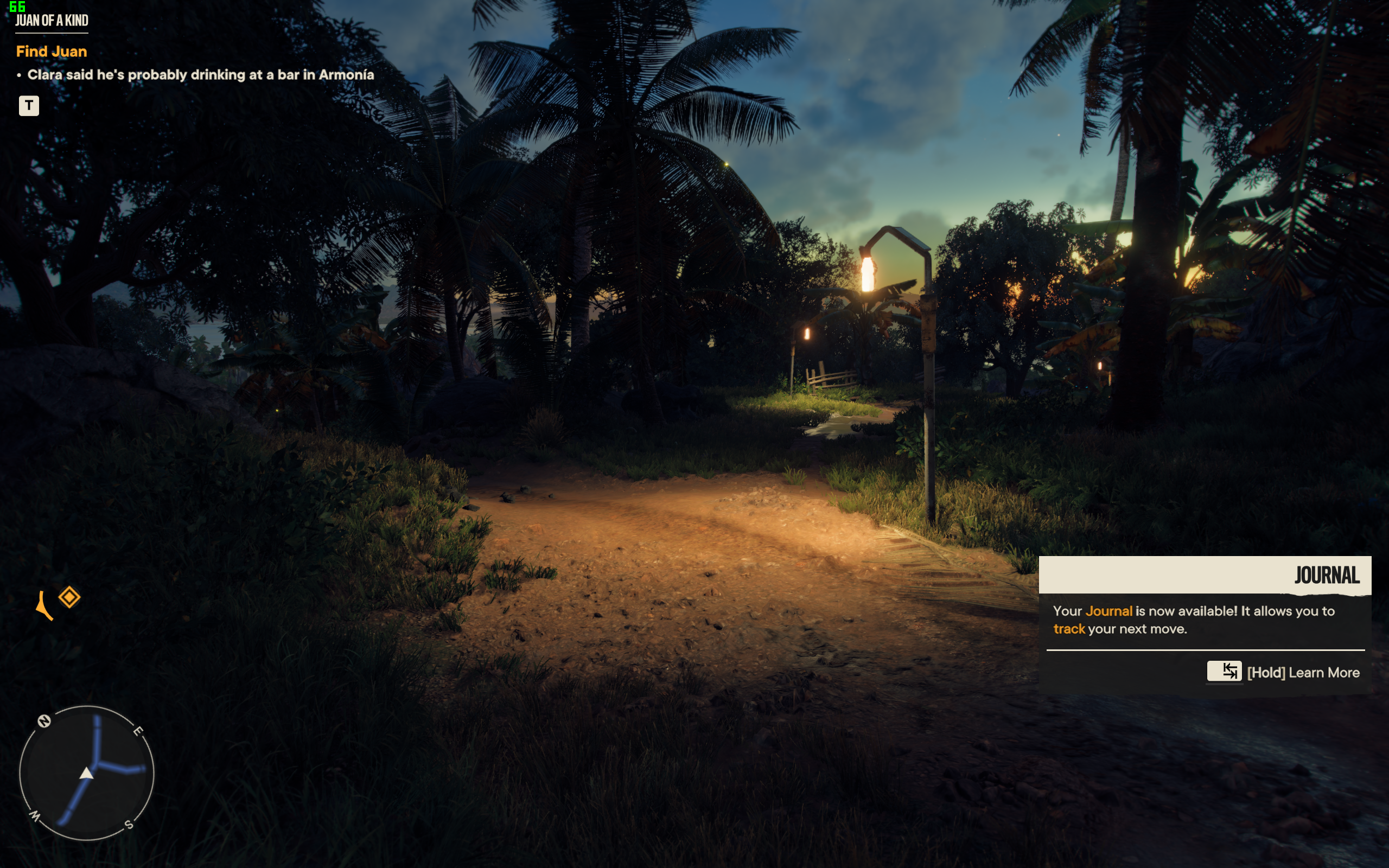Open the Journal tutorial notification
Viewport: 1389px width, 868px height.
click(x=1204, y=623)
